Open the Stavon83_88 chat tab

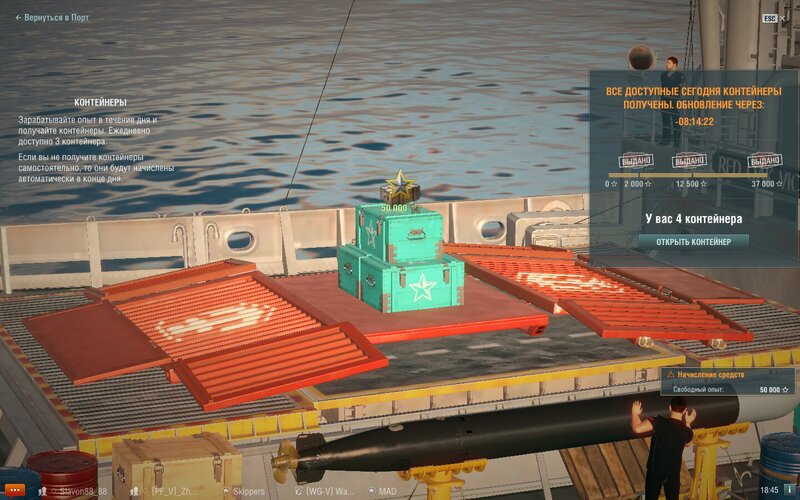pyautogui.click(x=80, y=491)
